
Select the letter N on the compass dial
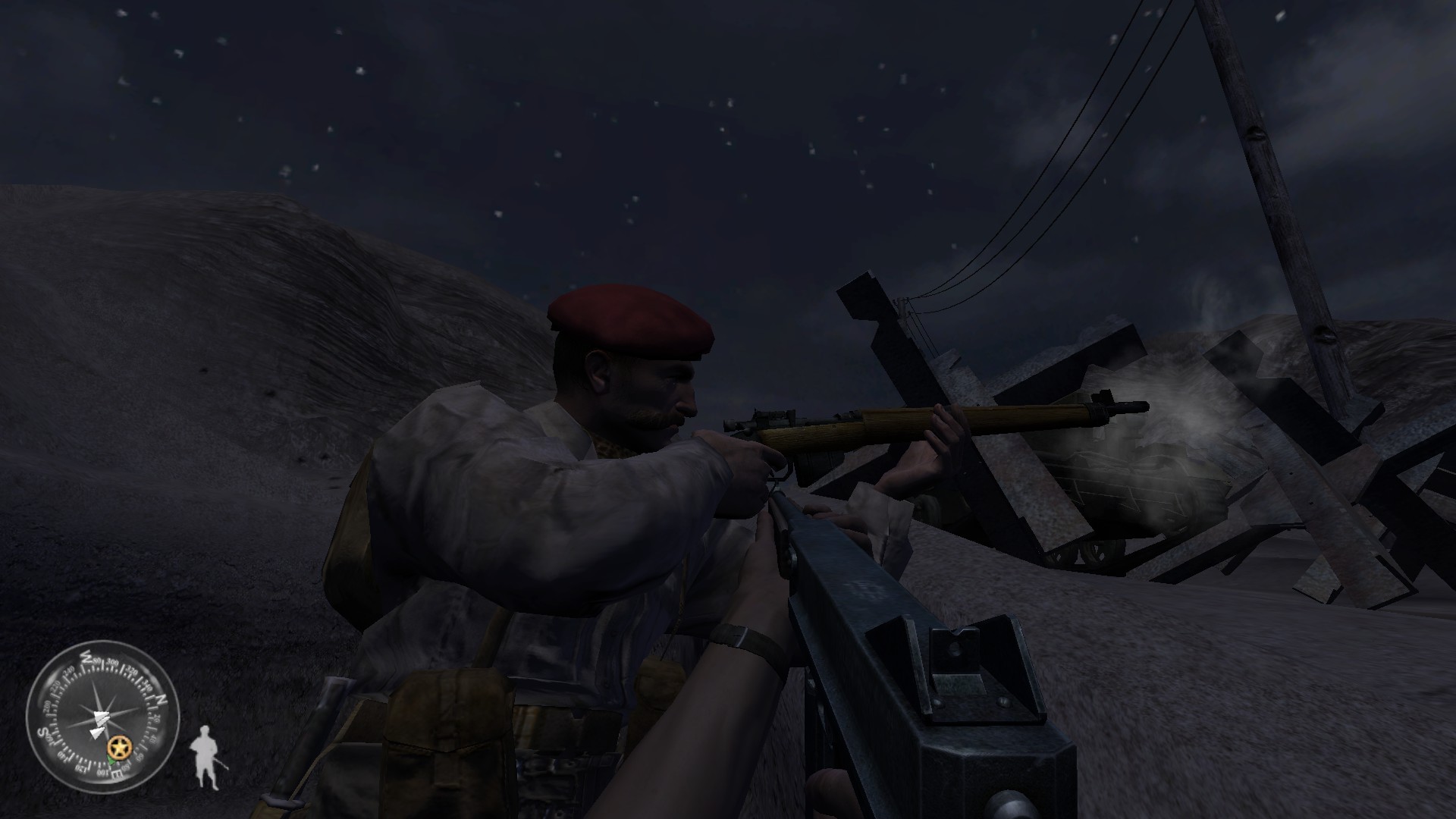point(161,698)
